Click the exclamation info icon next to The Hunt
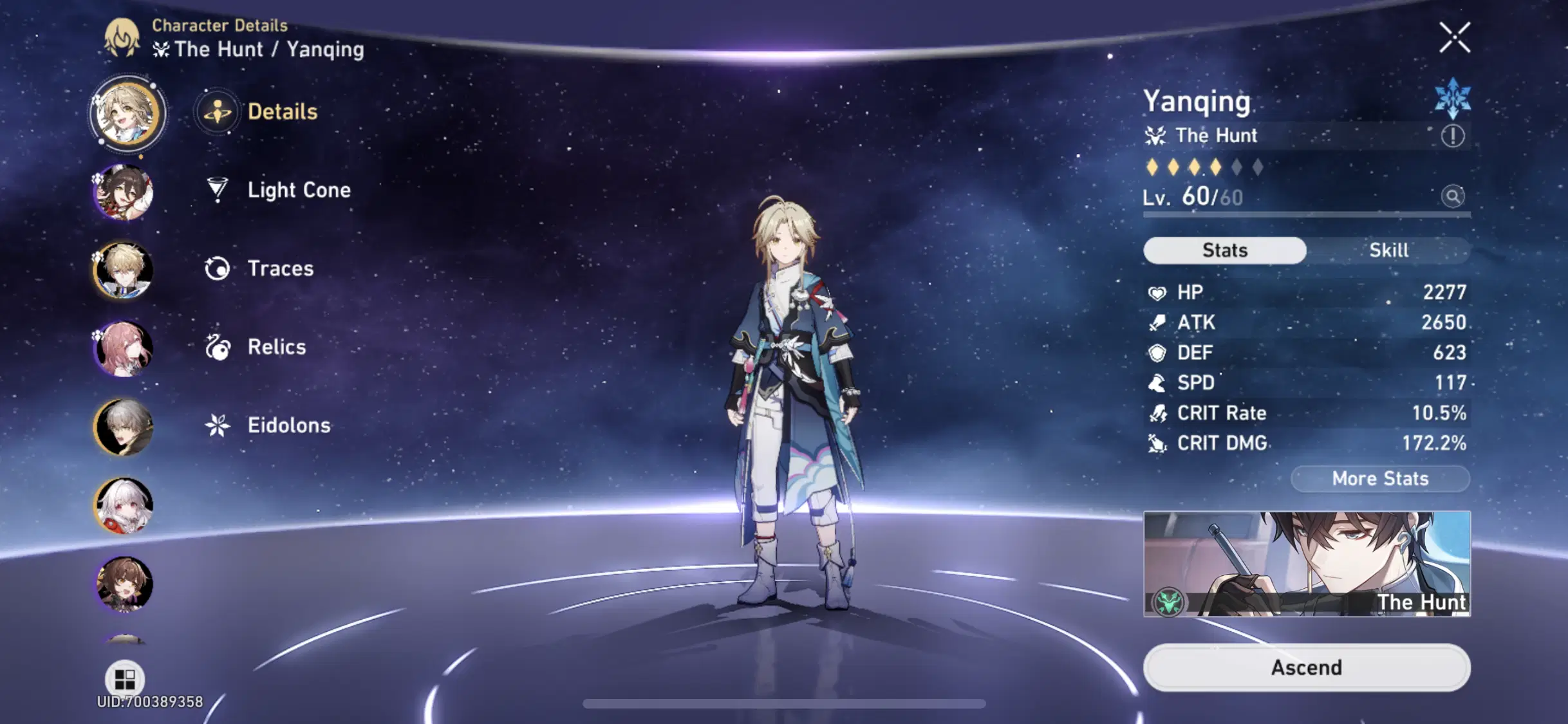 pos(1453,136)
